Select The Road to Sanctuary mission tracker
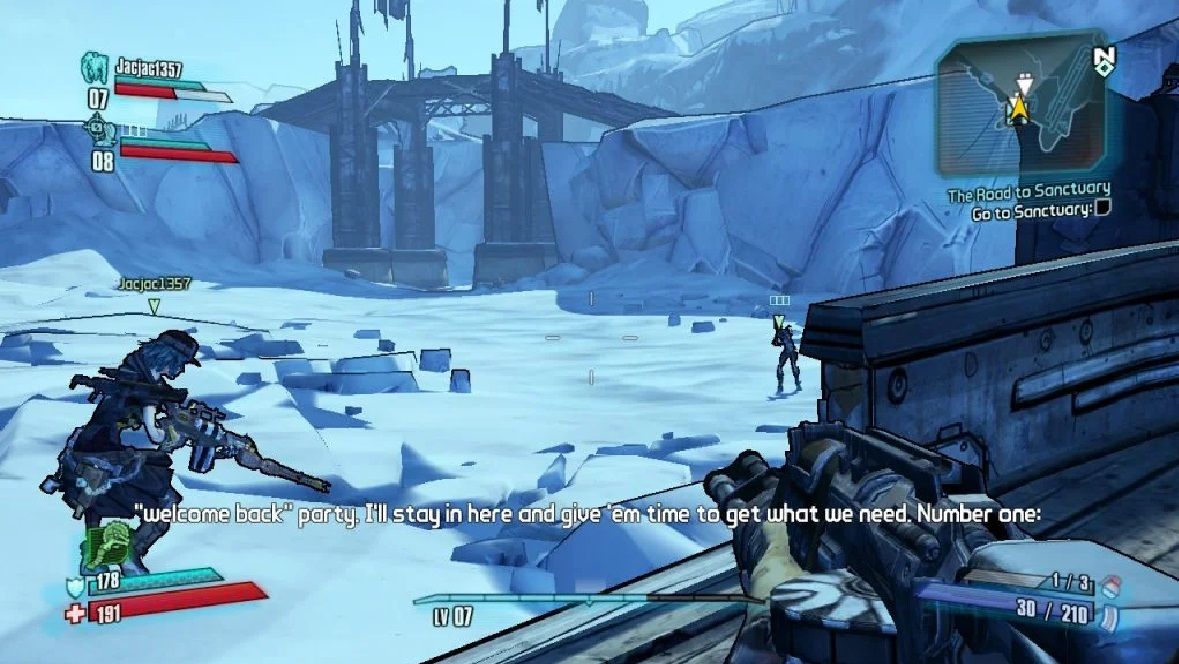The width and height of the screenshot is (1179, 664). (x=1029, y=190)
